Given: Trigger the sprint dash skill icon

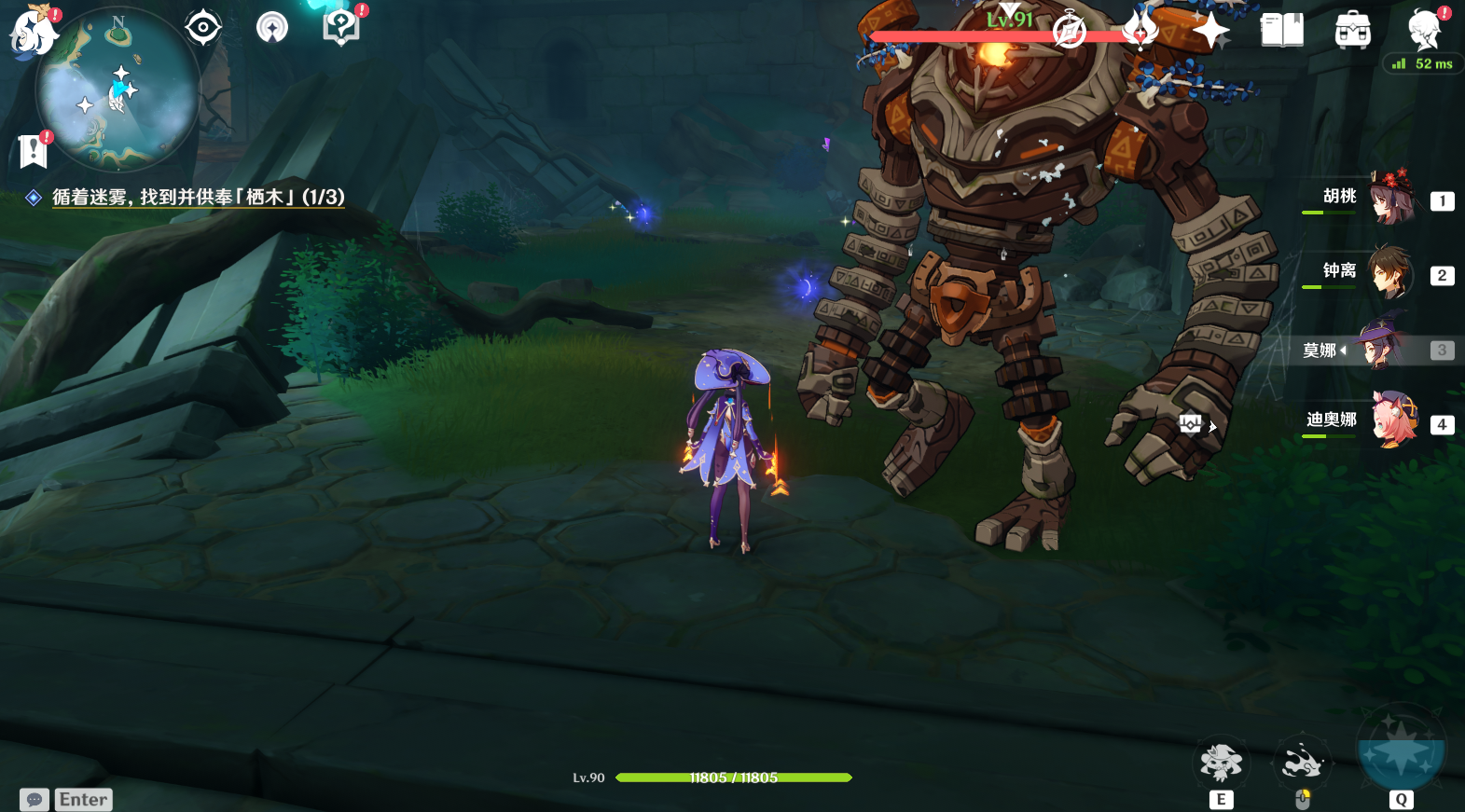Looking at the screenshot, I should tap(1302, 764).
